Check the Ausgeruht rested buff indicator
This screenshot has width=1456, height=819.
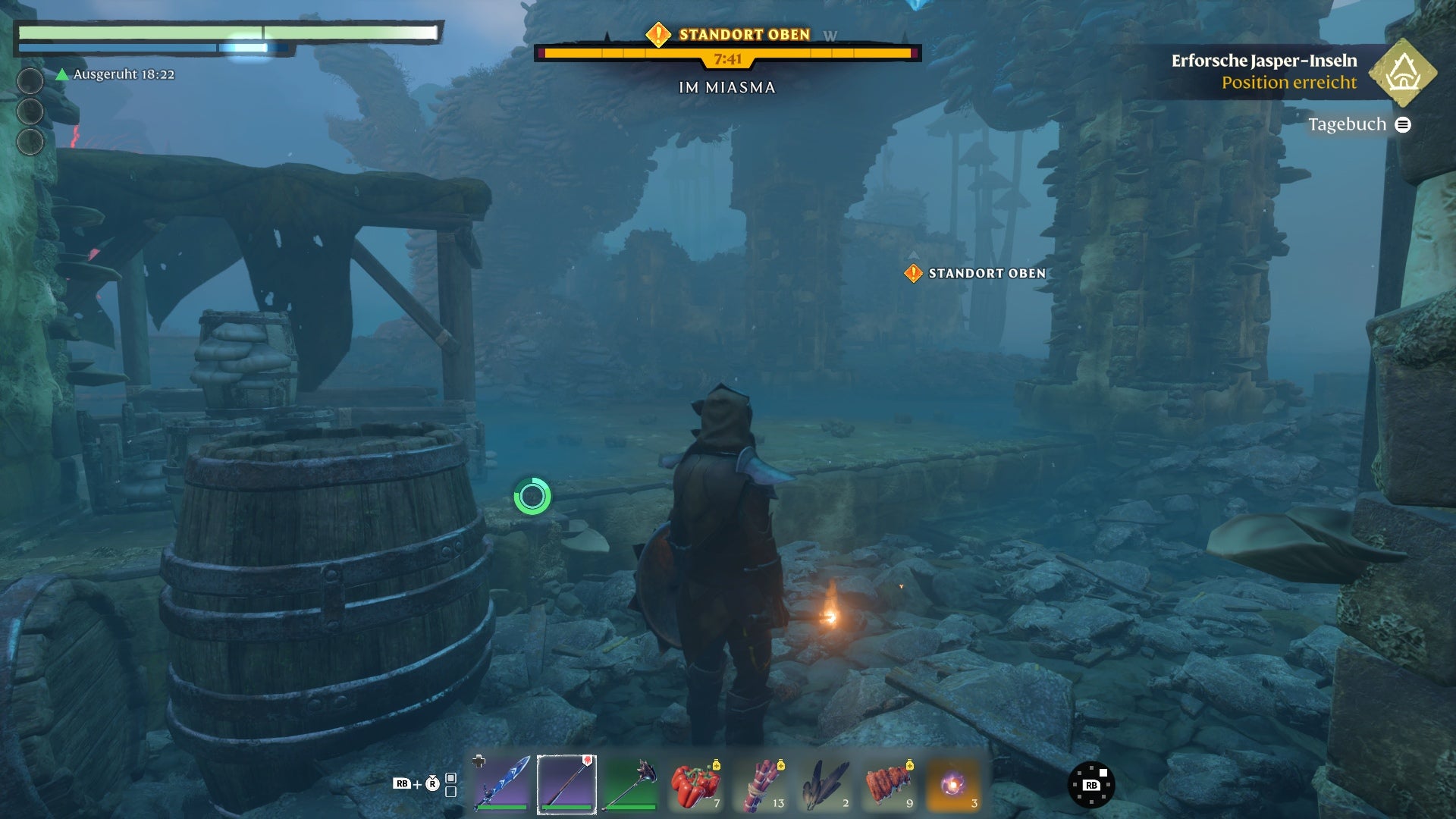coord(115,74)
